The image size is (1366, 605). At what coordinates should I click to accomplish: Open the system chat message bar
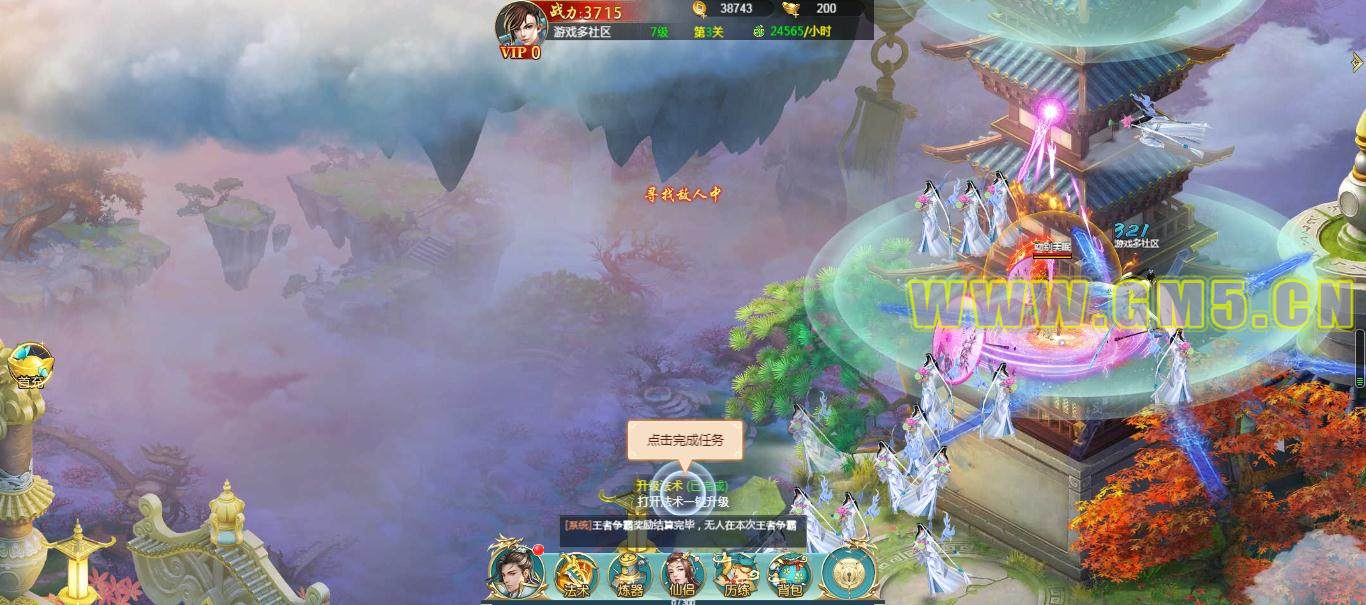(683, 525)
